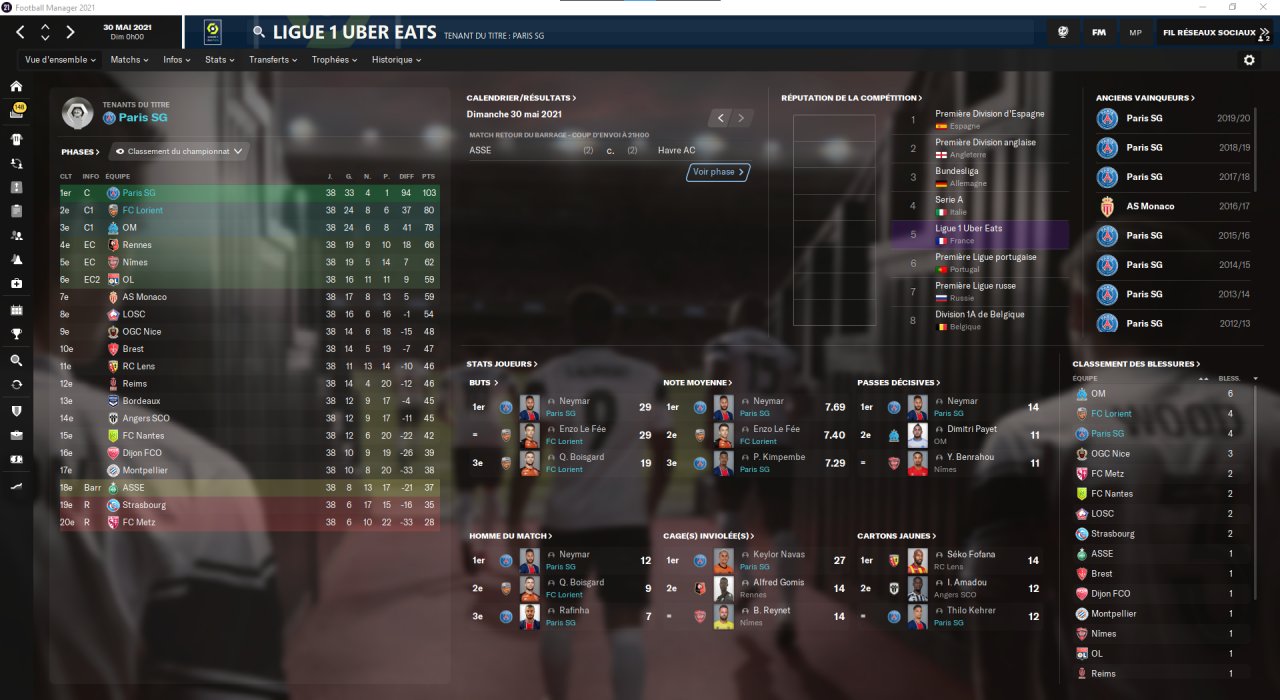Open the Stats menu
The image size is (1280, 700).
click(219, 60)
